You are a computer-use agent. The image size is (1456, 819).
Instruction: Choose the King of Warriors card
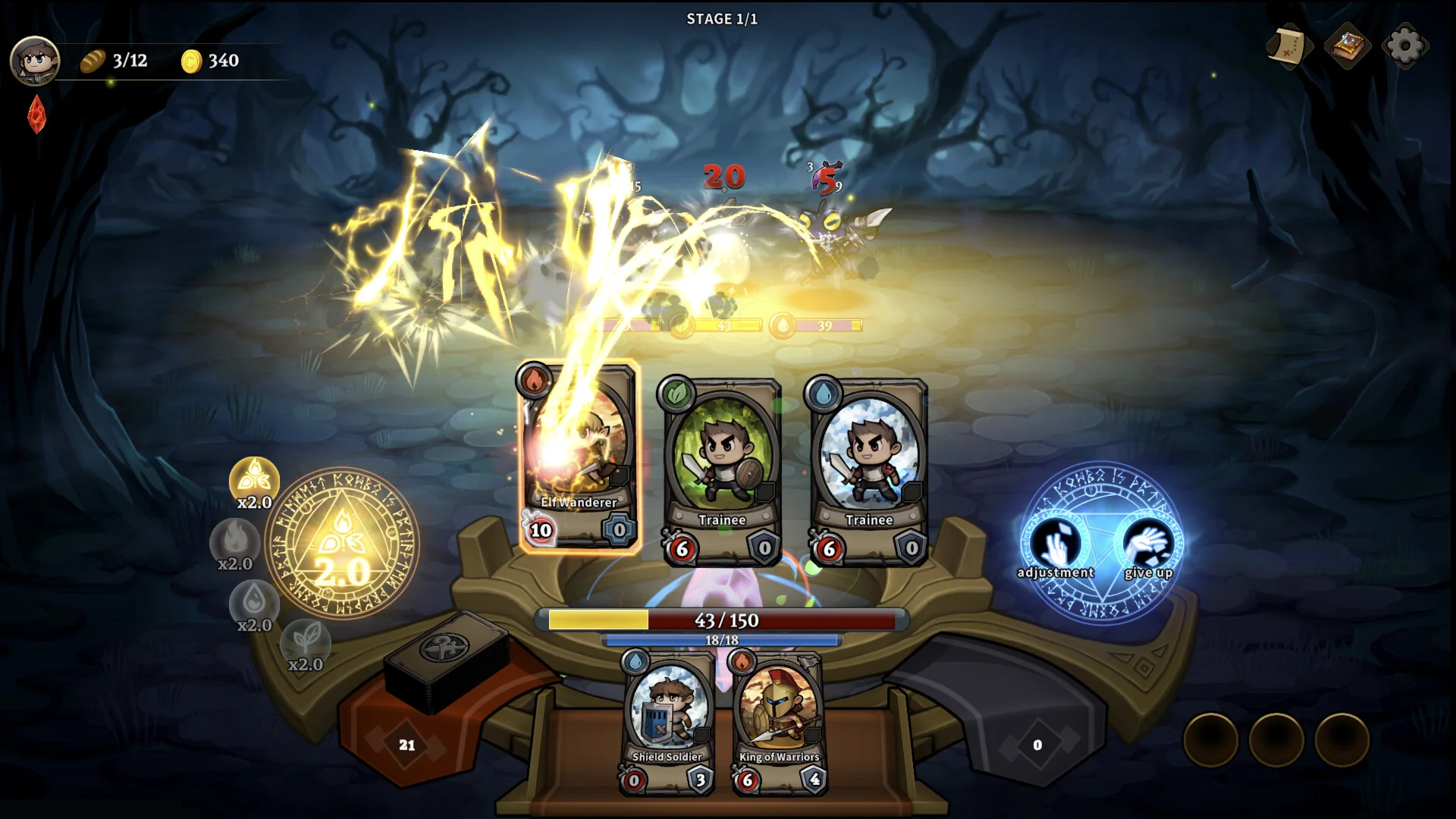(779, 720)
